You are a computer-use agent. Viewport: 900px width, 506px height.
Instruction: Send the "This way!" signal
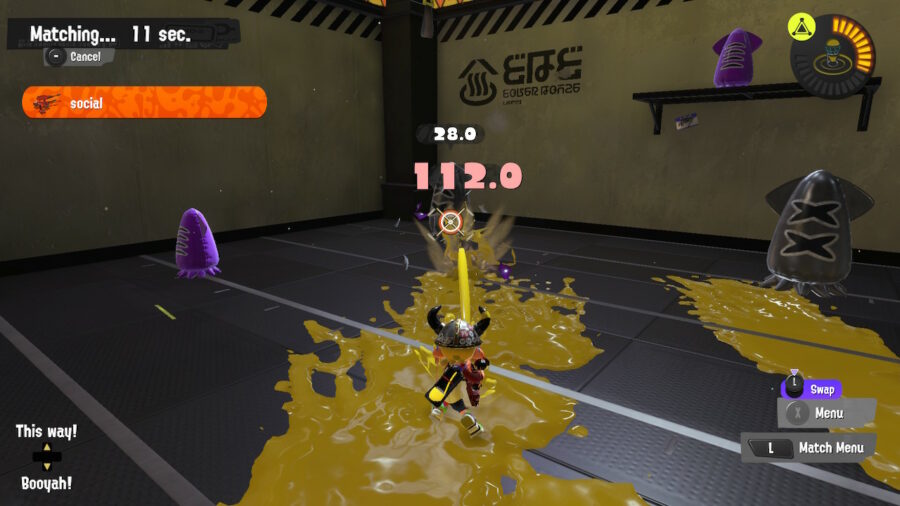tap(46, 432)
